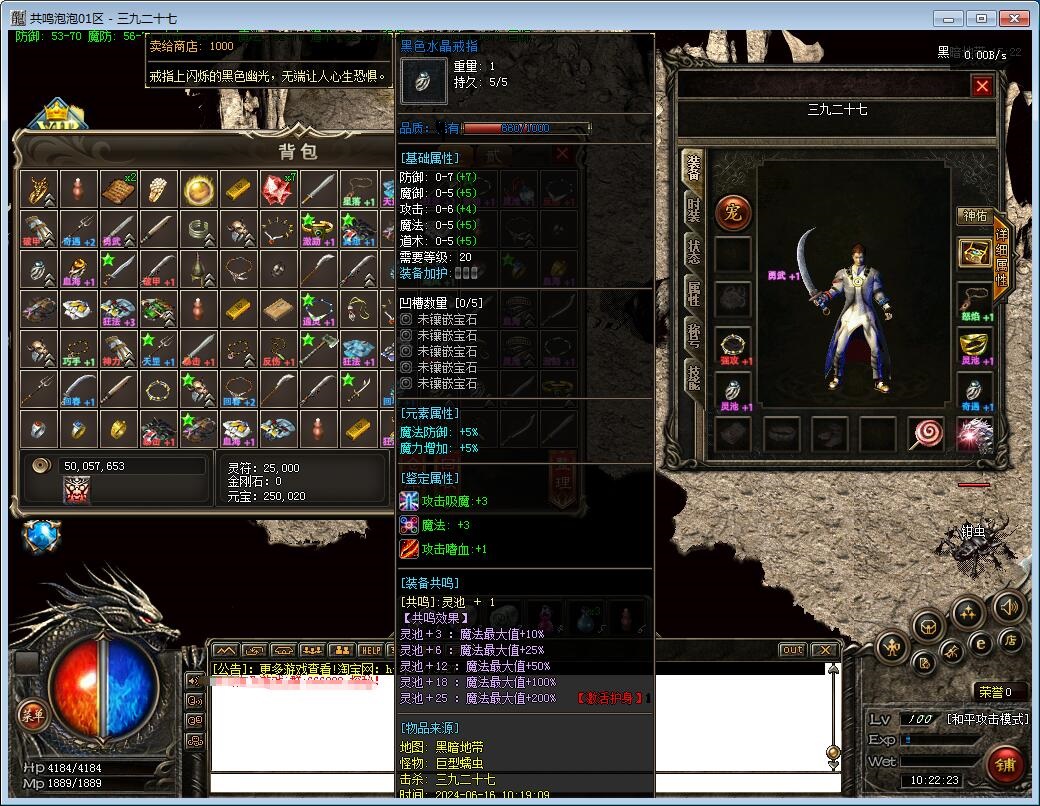
Task: Click the chat window's out button
Action: [x=792, y=650]
